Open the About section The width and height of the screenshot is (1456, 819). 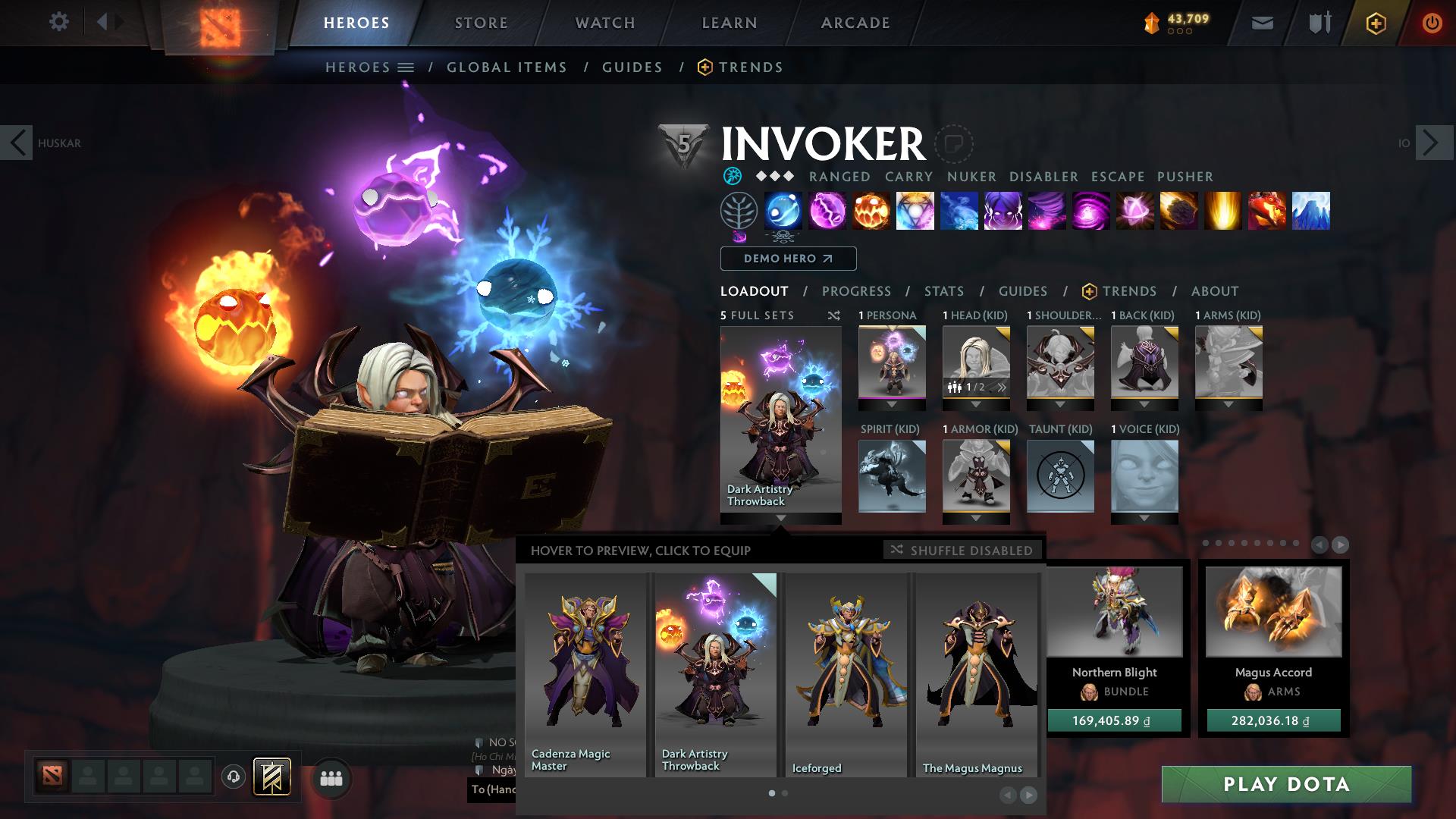(1214, 291)
